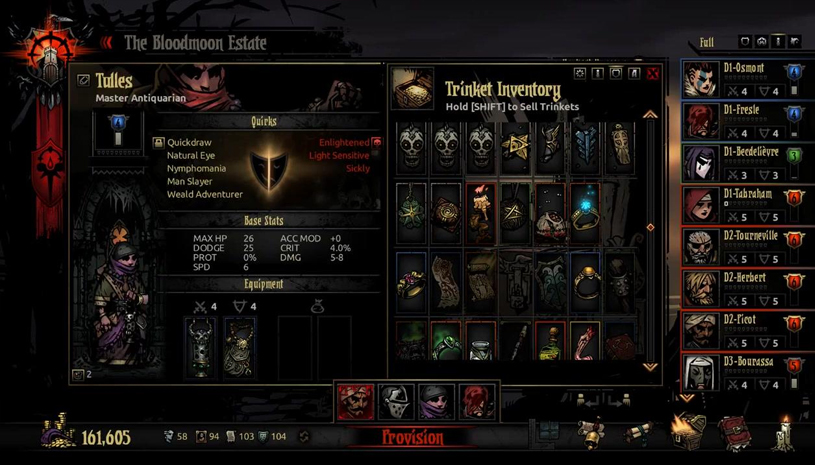Edit Tulles' name with pencil icon
Viewport: 815px width, 465px height.
[x=83, y=81]
